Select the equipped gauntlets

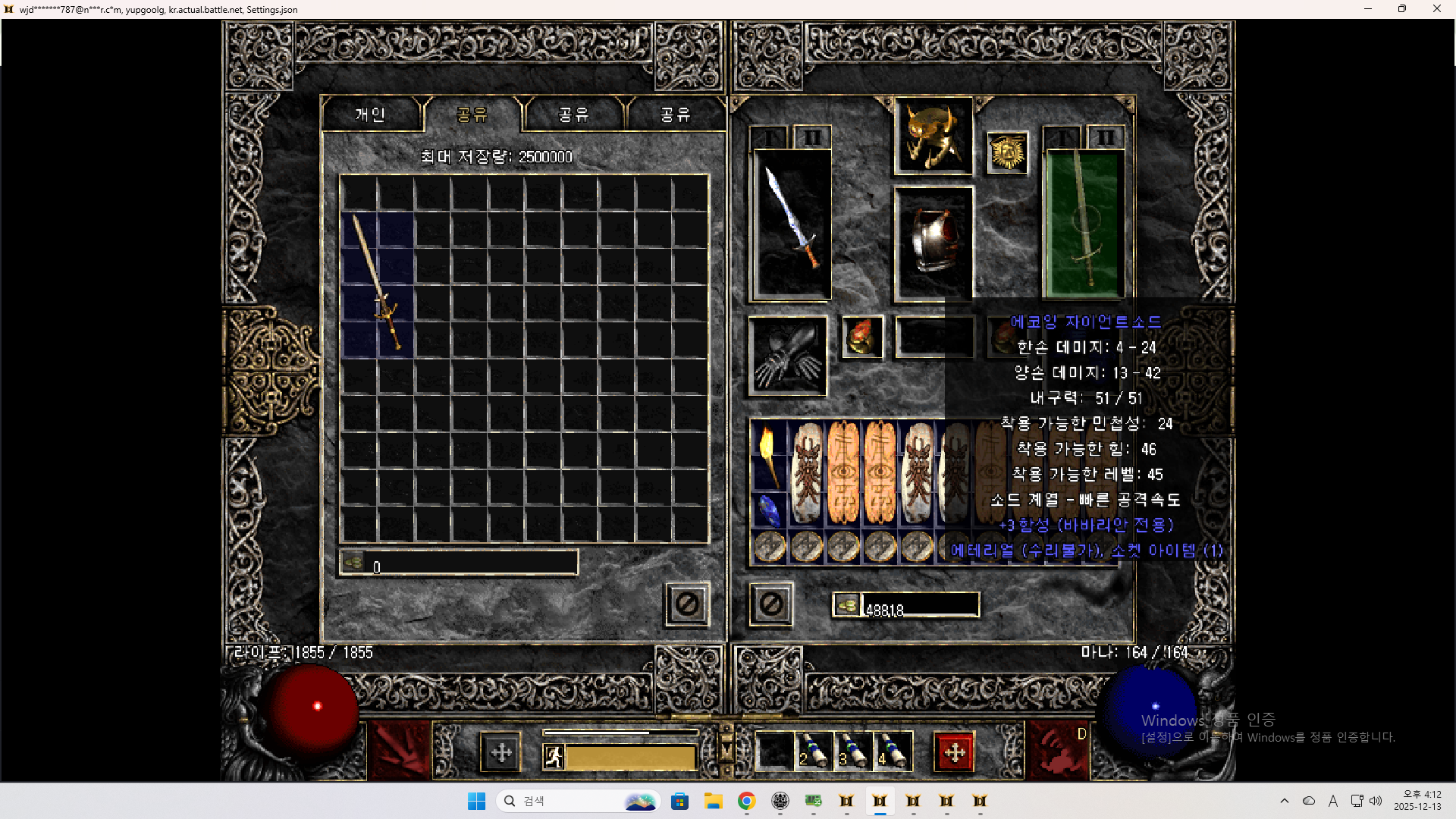788,356
